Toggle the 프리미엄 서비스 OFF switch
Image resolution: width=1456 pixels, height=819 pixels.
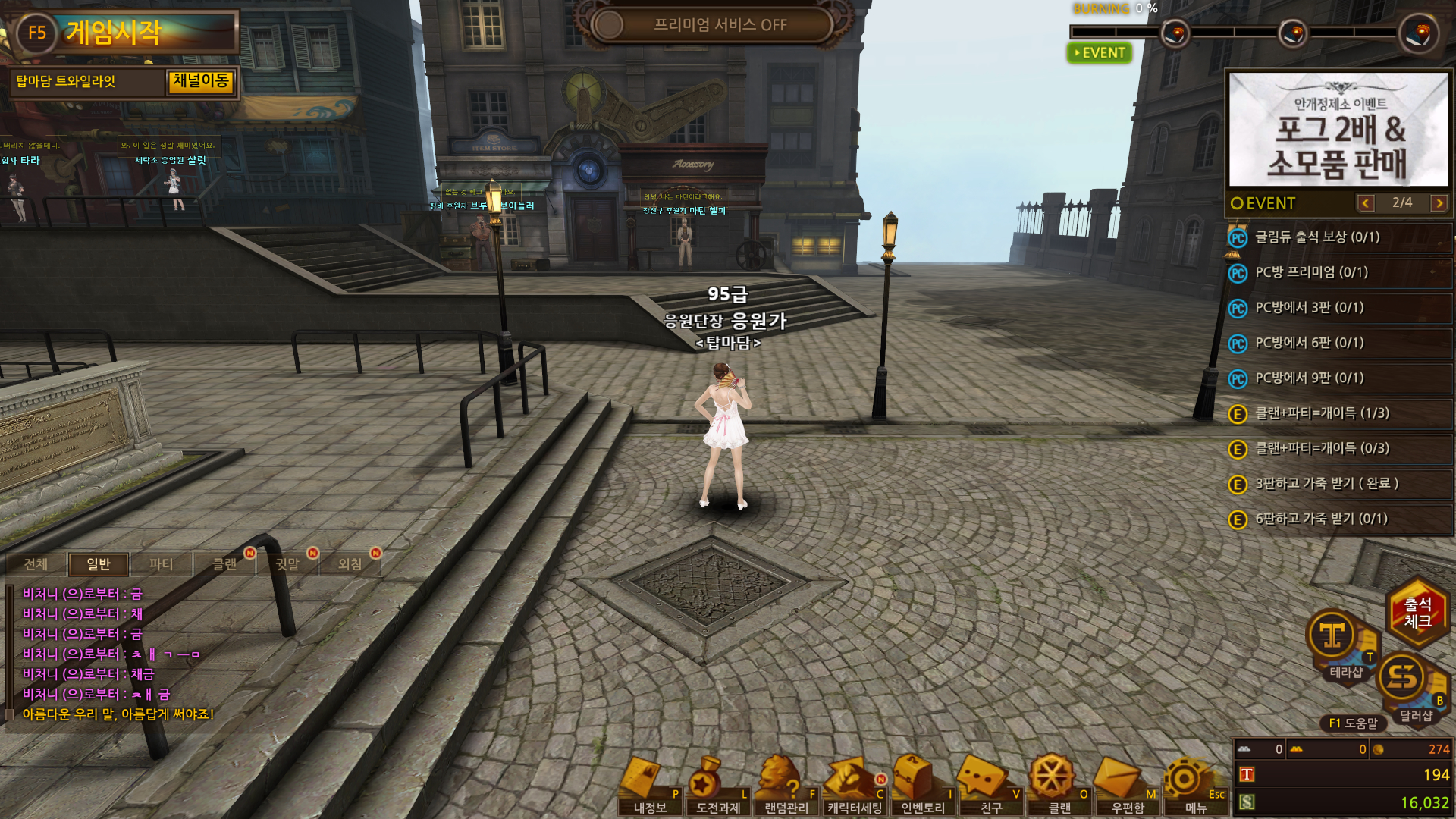(x=713, y=25)
